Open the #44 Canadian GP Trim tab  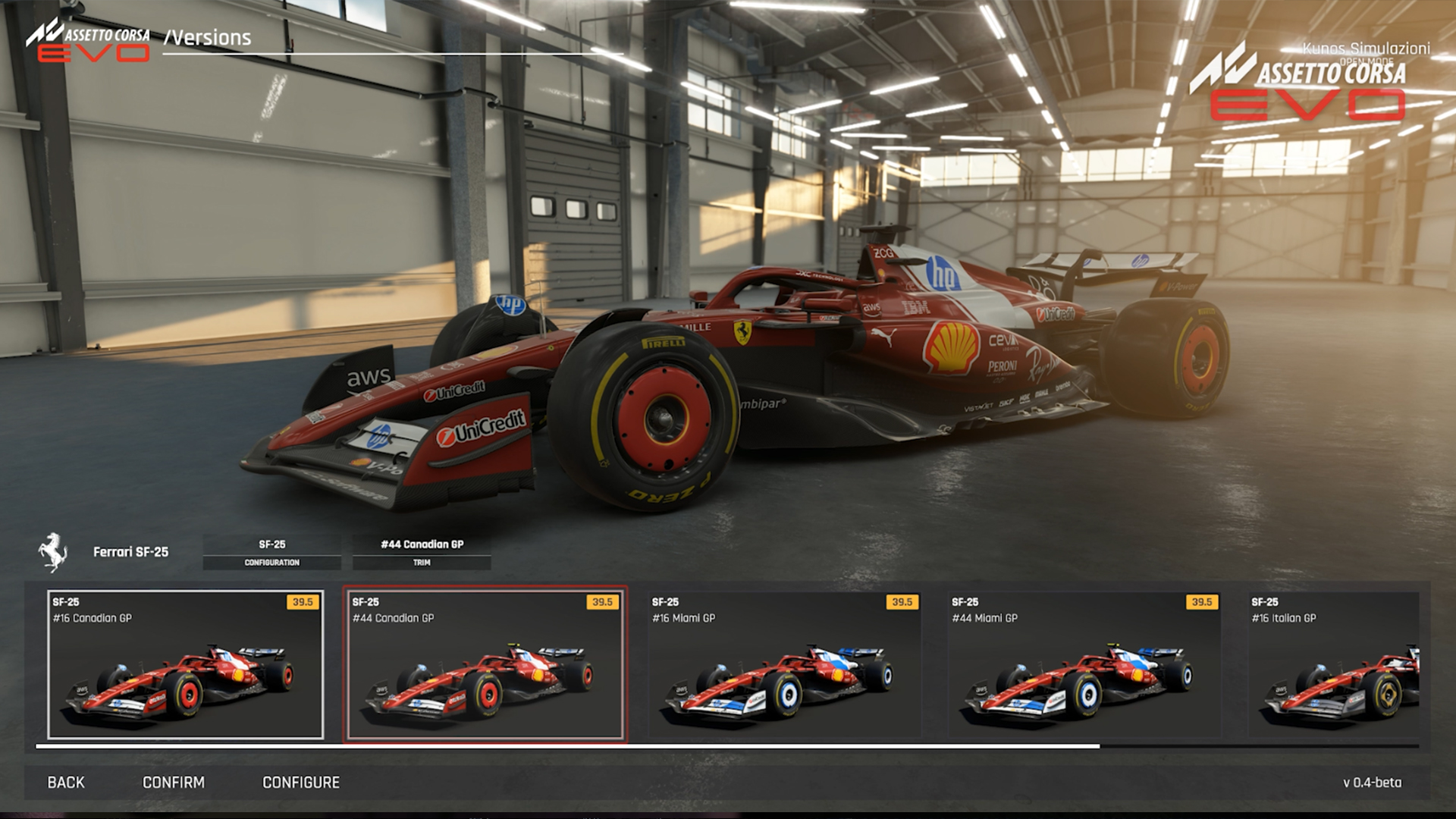tap(422, 552)
